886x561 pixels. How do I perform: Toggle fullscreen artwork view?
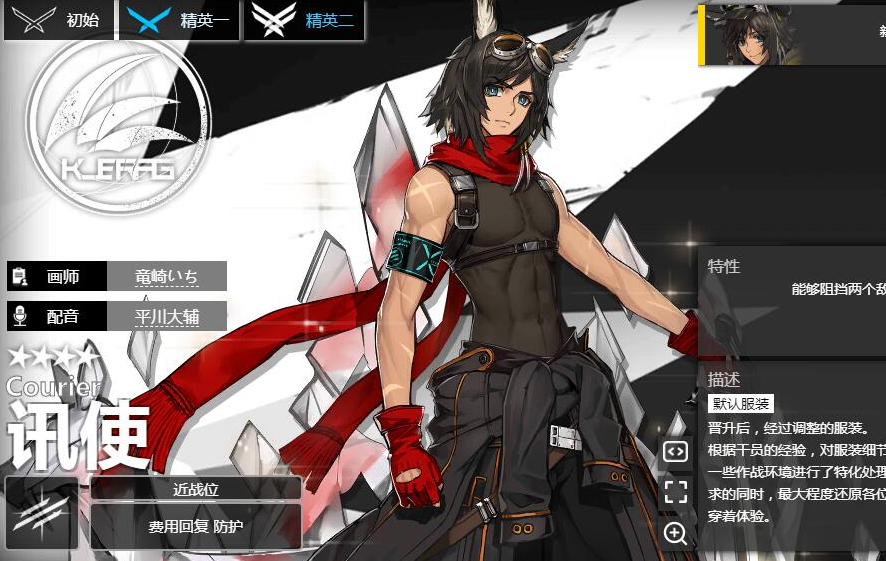click(x=676, y=491)
